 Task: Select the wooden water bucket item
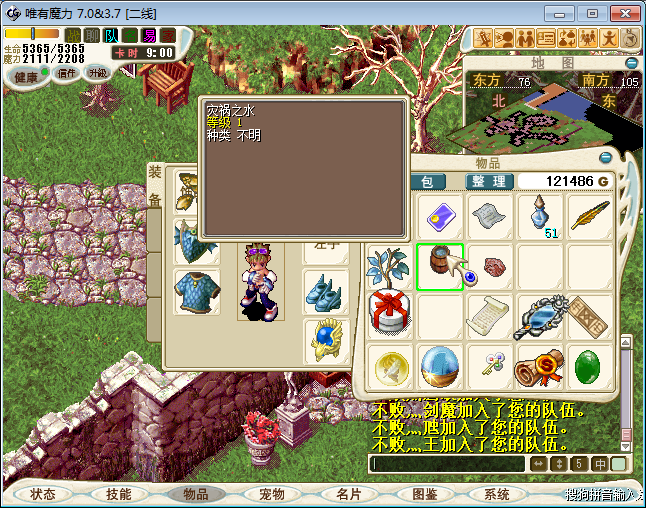(439, 267)
